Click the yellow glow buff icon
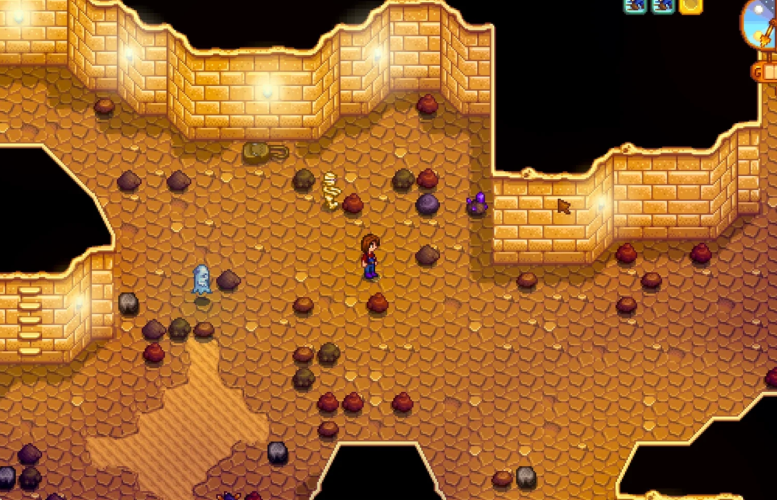This screenshot has height=500, width=777. click(x=691, y=6)
